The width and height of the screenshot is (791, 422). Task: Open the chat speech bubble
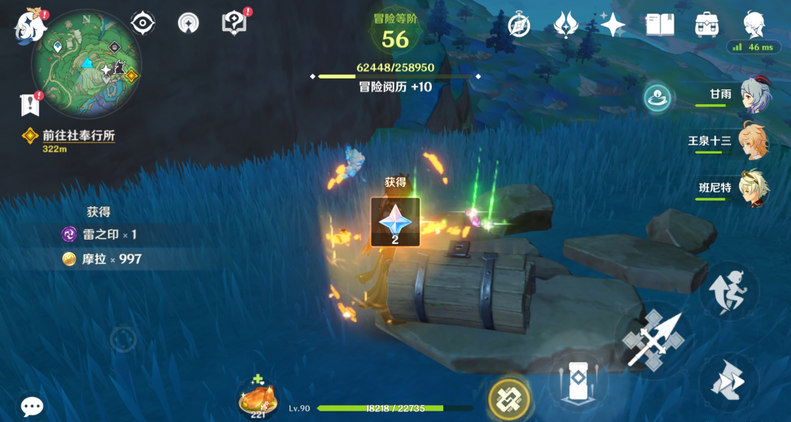tap(32, 406)
